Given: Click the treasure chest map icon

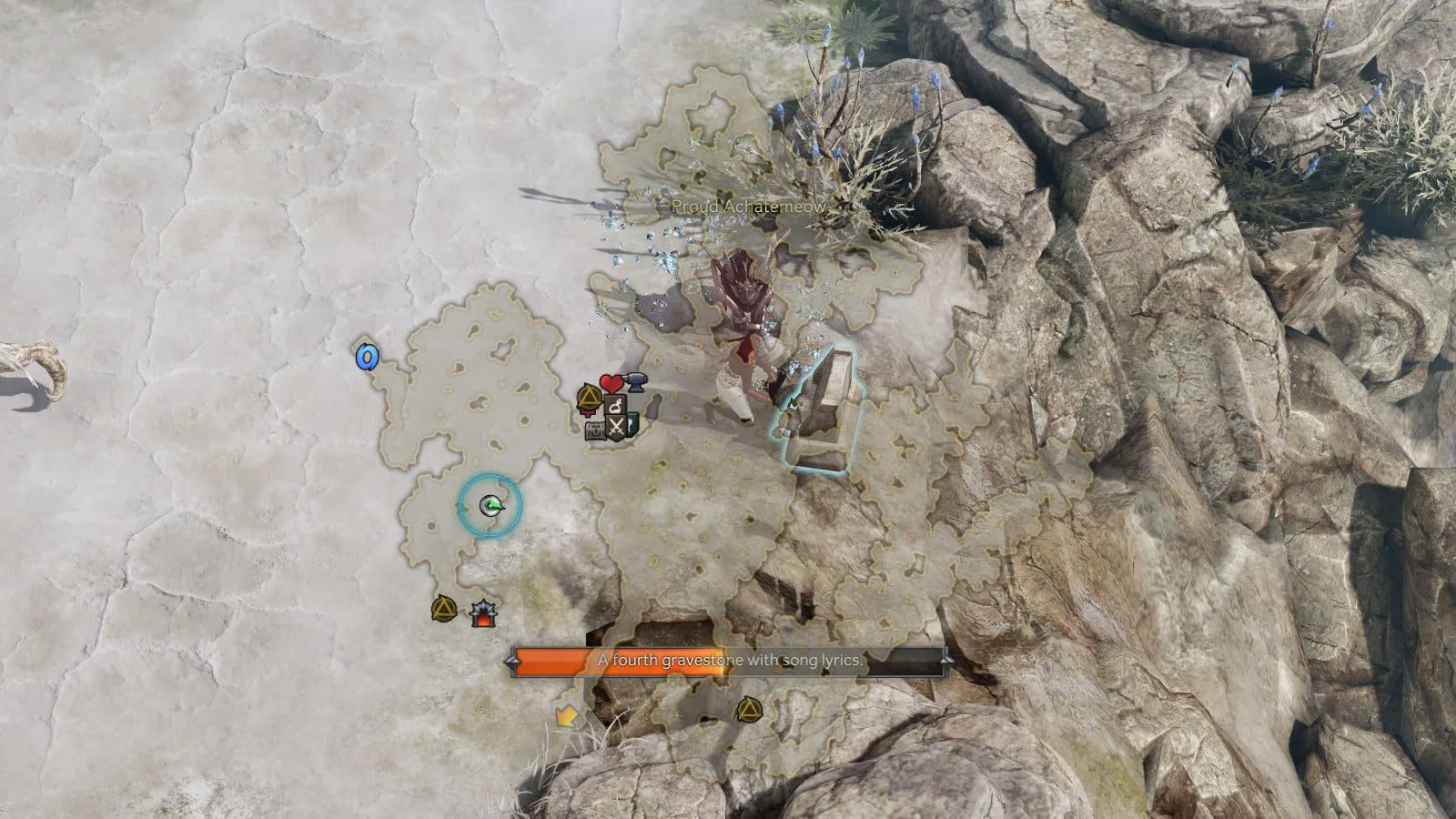Looking at the screenshot, I should (596, 430).
